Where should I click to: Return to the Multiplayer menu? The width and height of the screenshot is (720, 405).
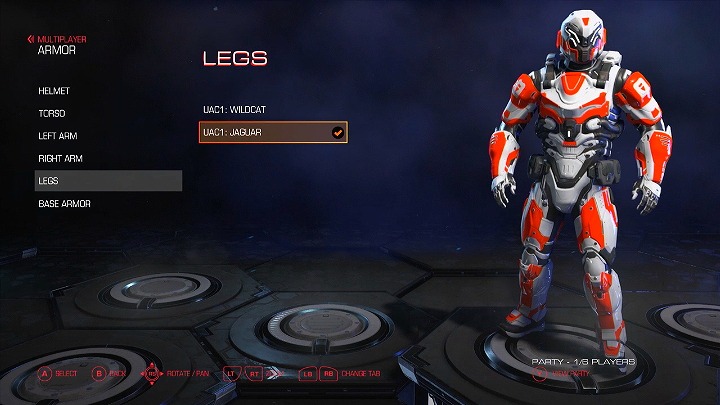click(x=58, y=39)
